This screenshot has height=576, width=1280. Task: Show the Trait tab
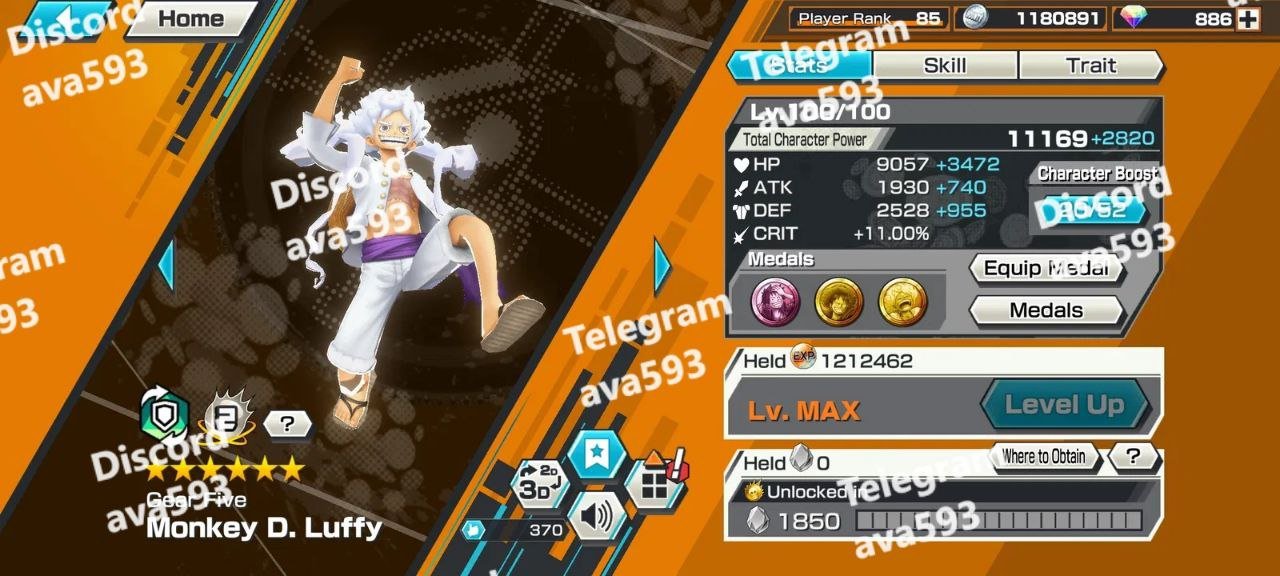[1090, 66]
